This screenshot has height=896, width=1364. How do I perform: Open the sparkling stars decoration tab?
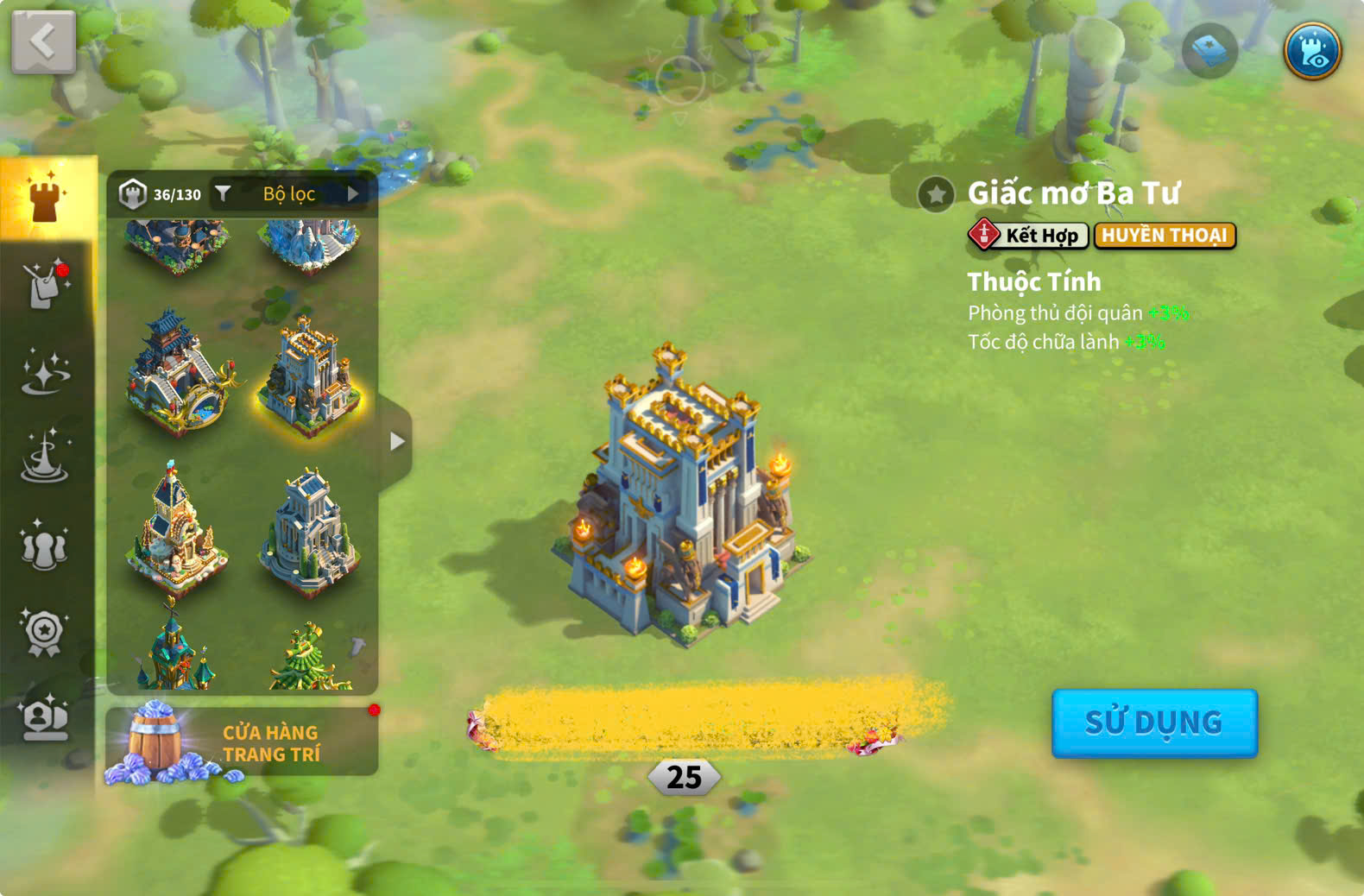[x=46, y=372]
